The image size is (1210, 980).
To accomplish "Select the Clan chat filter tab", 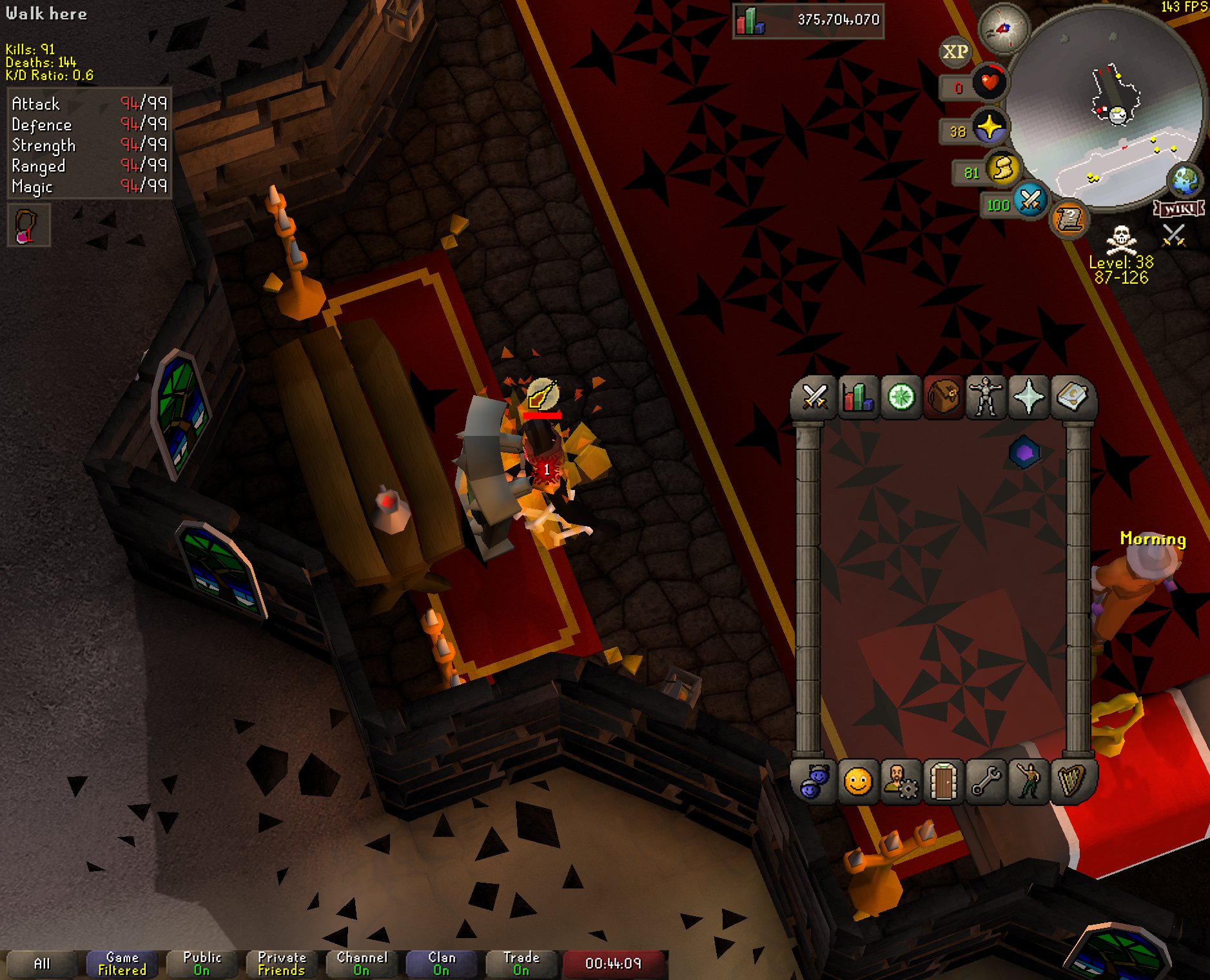I will click(x=442, y=963).
